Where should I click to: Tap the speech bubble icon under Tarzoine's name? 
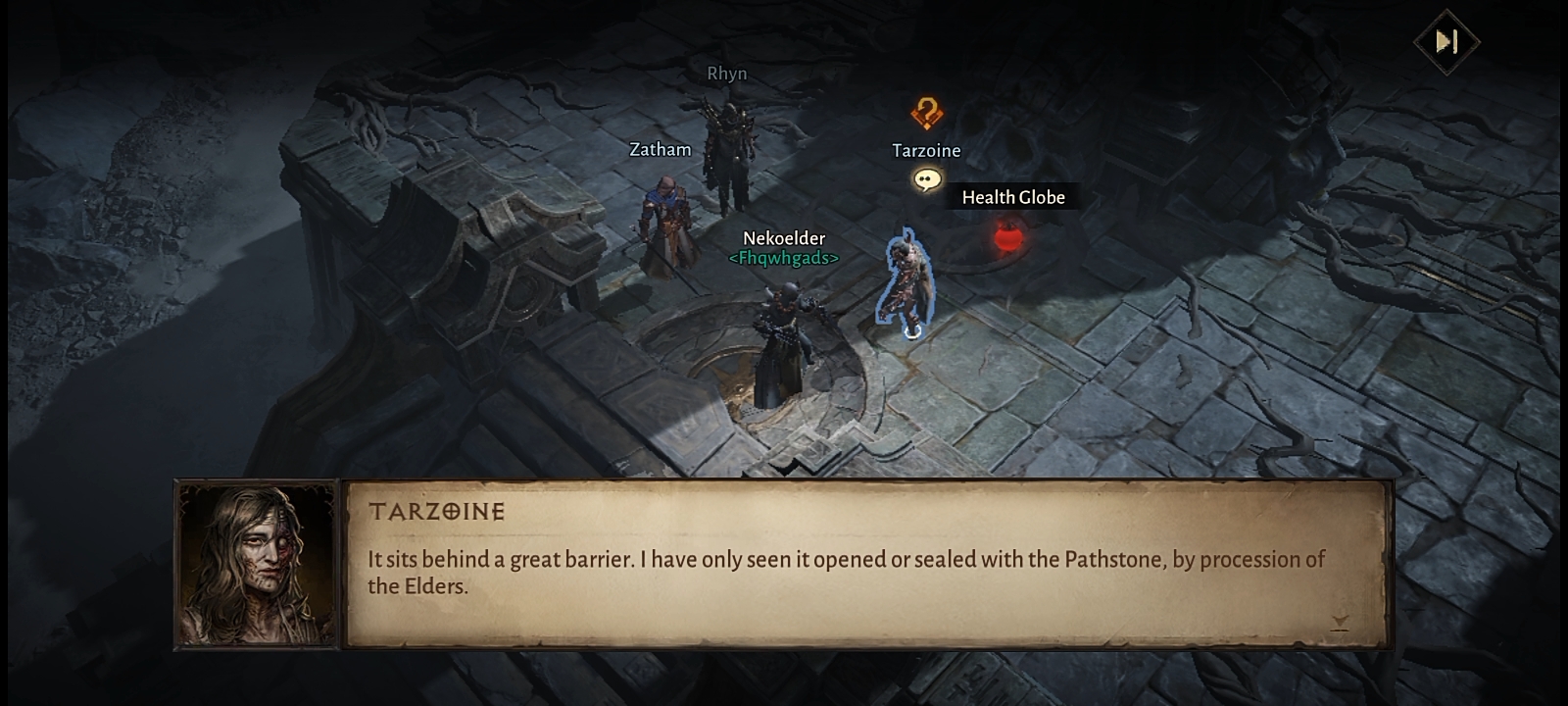coord(926,179)
